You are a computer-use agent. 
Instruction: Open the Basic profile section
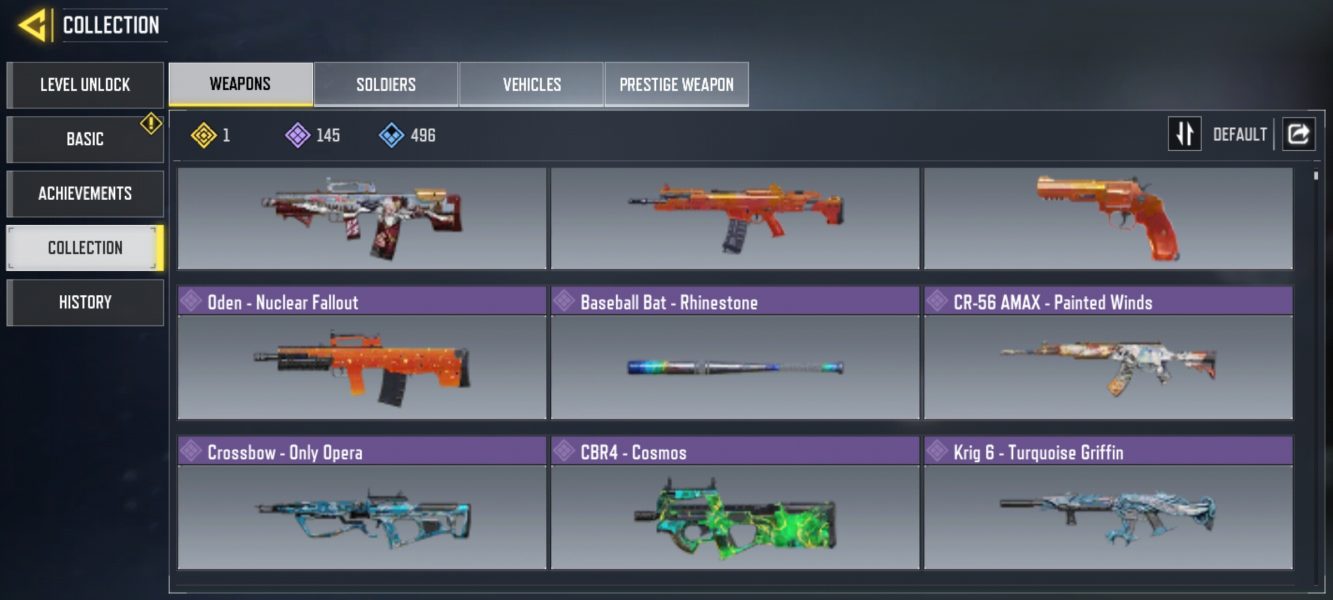click(85, 139)
